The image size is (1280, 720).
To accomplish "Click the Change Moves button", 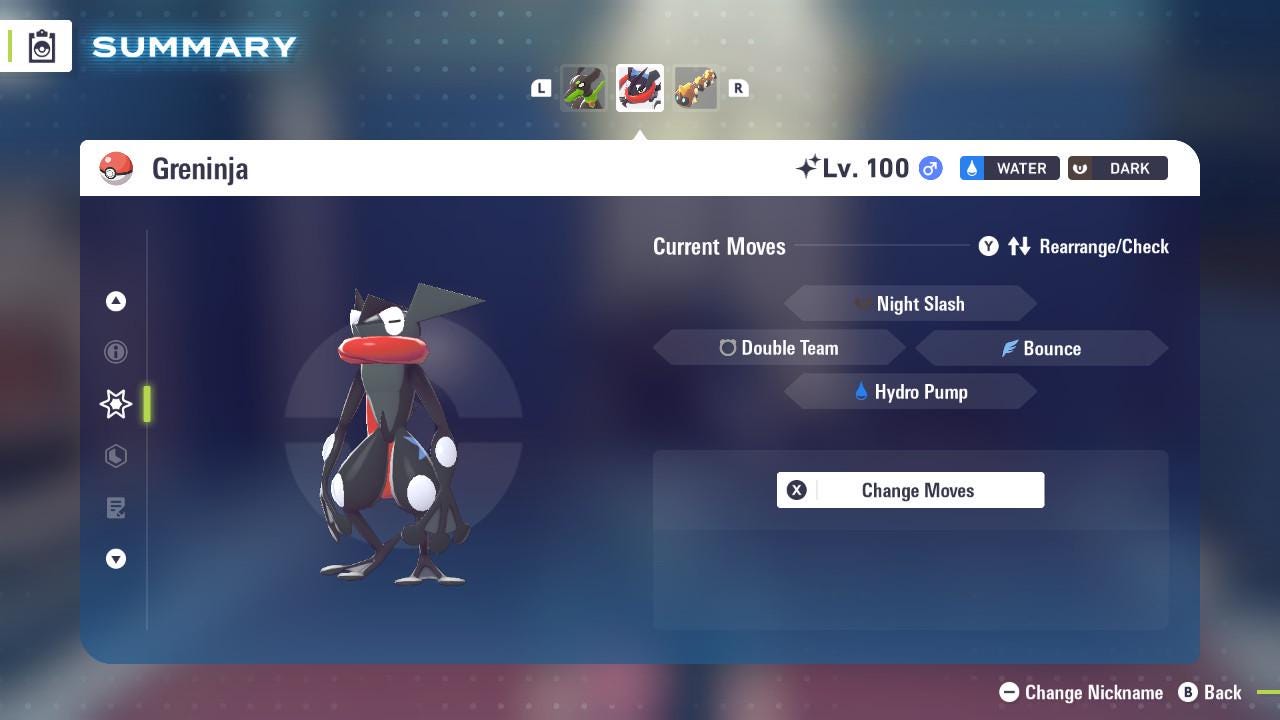I will point(910,490).
